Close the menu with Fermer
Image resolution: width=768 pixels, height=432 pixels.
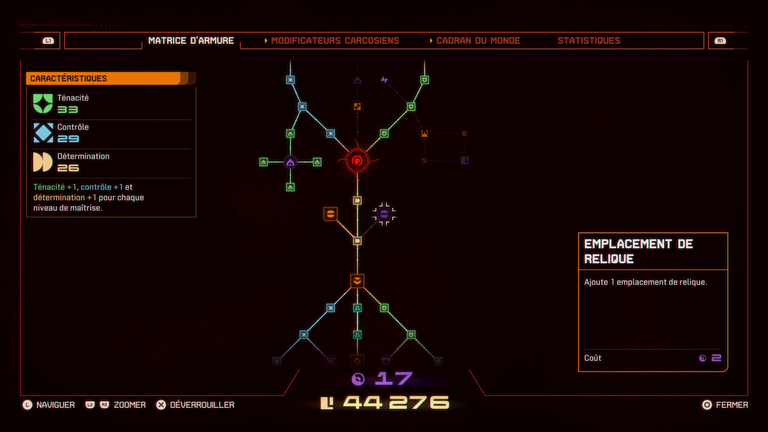[725, 405]
